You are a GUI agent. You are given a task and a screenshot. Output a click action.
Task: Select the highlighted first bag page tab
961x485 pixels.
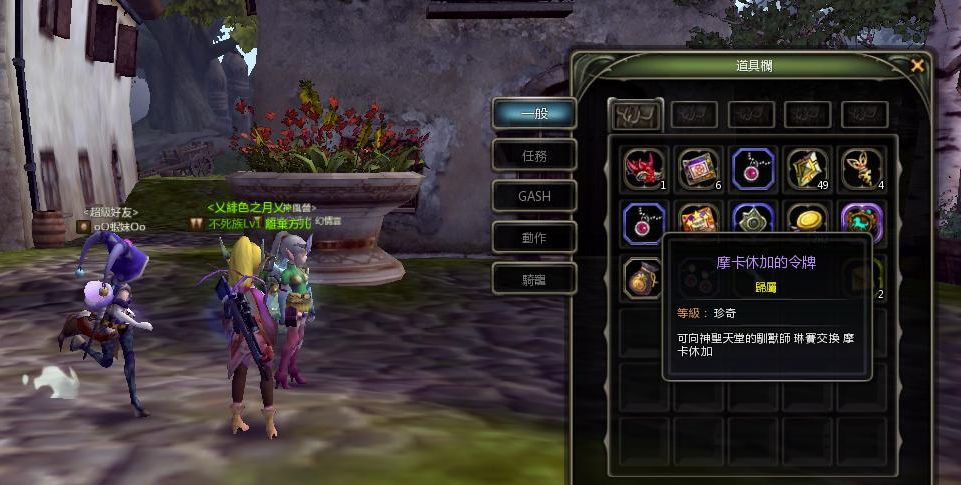[636, 113]
